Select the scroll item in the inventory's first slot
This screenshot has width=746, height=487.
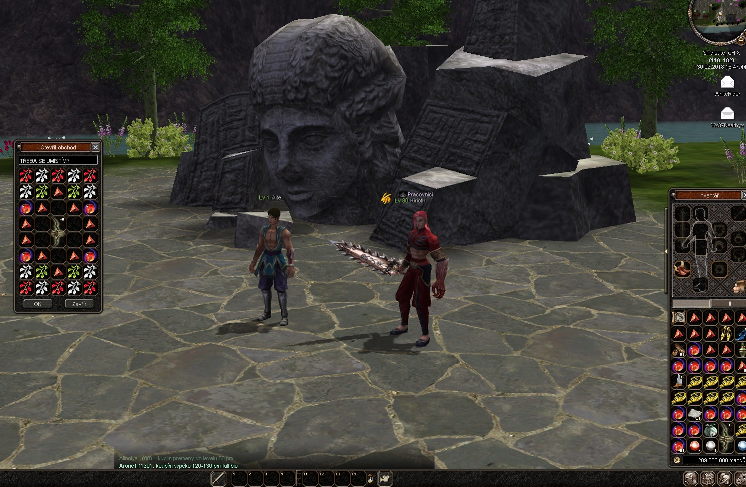tap(679, 317)
